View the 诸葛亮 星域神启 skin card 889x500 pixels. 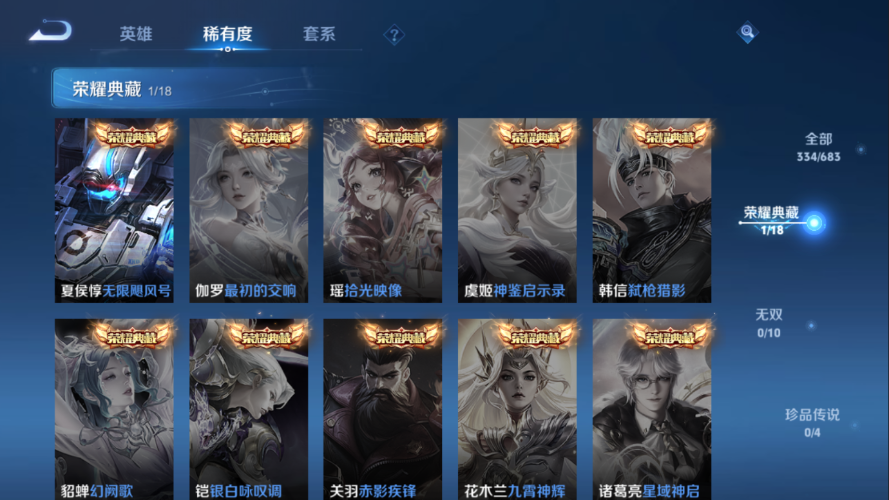point(651,410)
